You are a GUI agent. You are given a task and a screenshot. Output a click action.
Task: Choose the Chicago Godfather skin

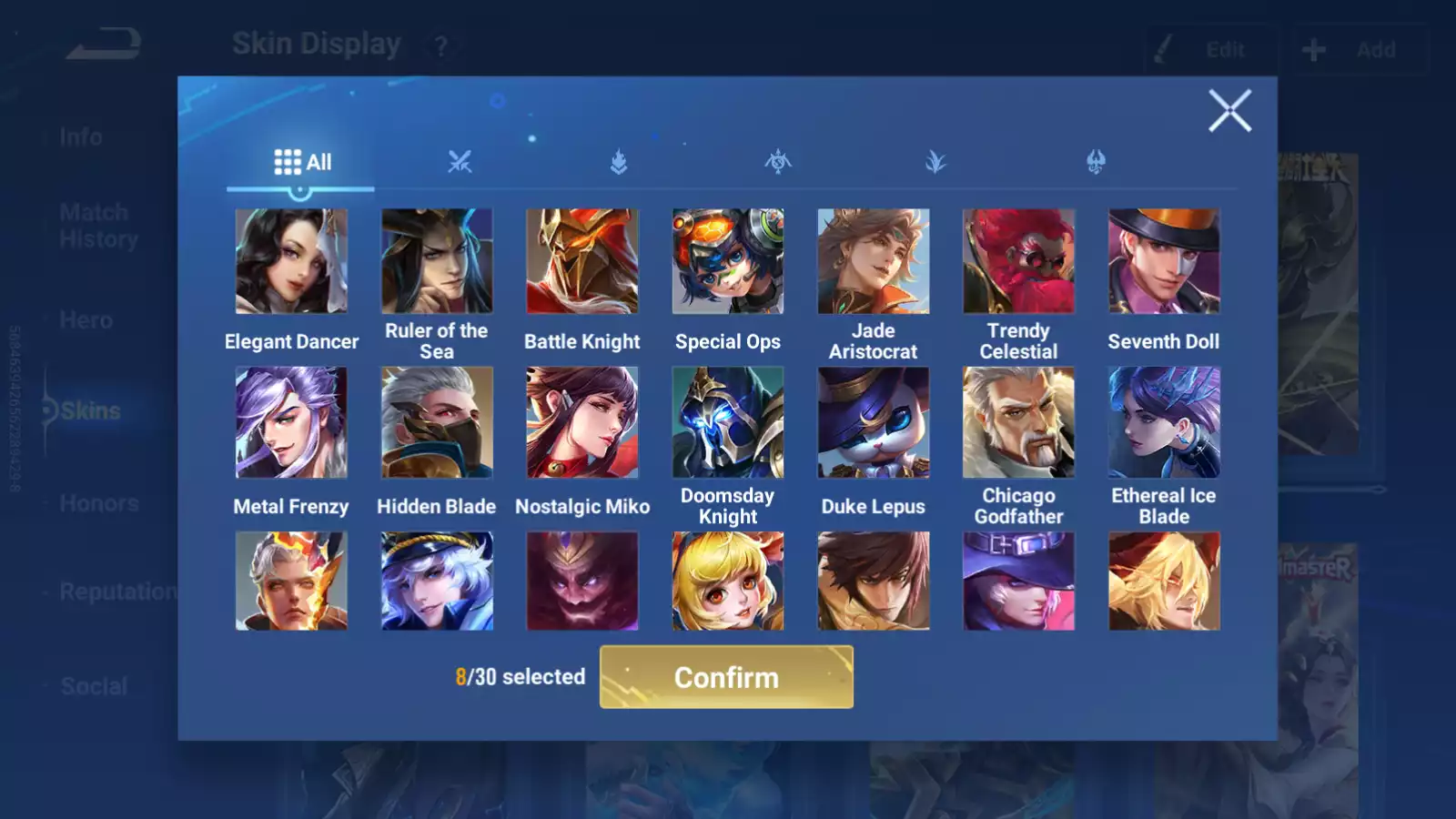click(x=1018, y=422)
